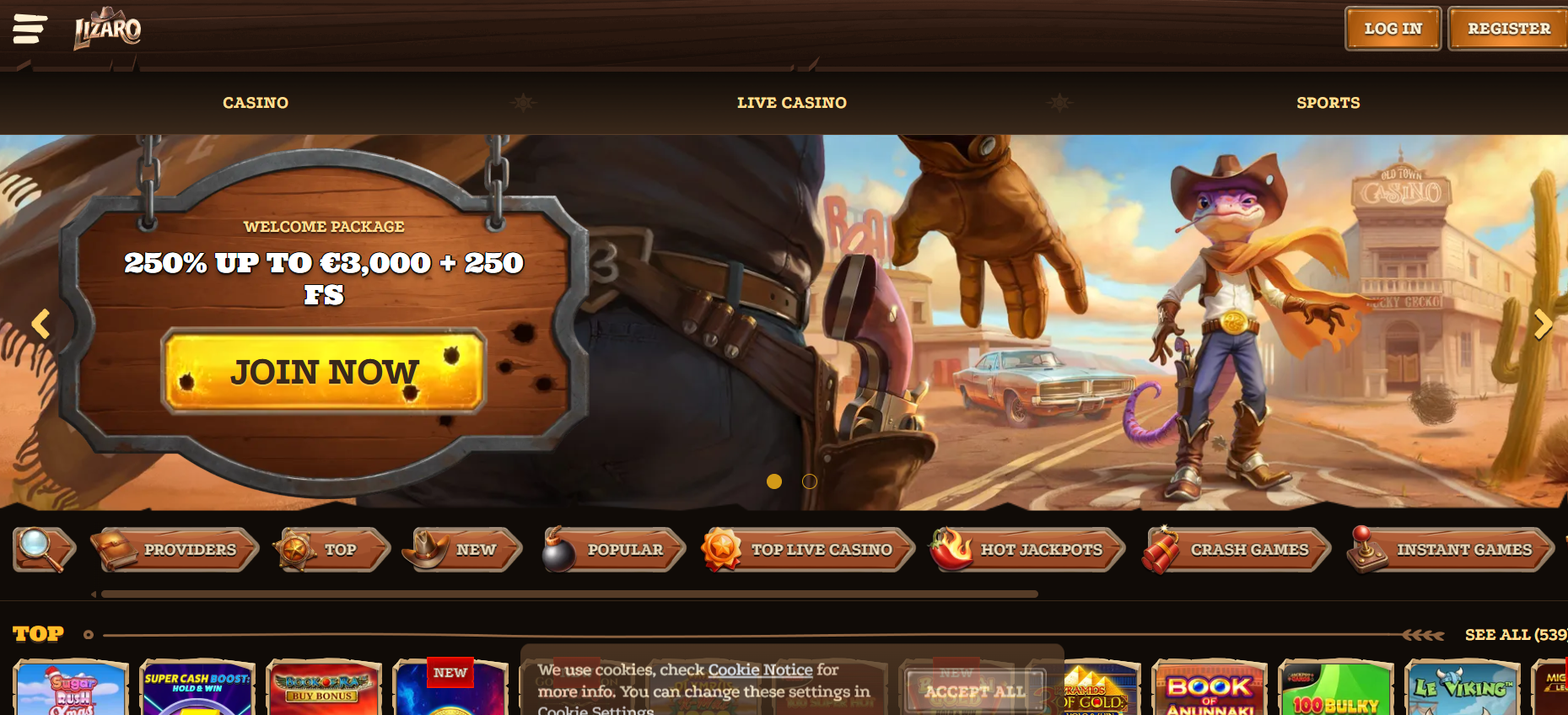The width and height of the screenshot is (1568, 715).
Task: Open the hamburger menu
Action: (x=30, y=29)
